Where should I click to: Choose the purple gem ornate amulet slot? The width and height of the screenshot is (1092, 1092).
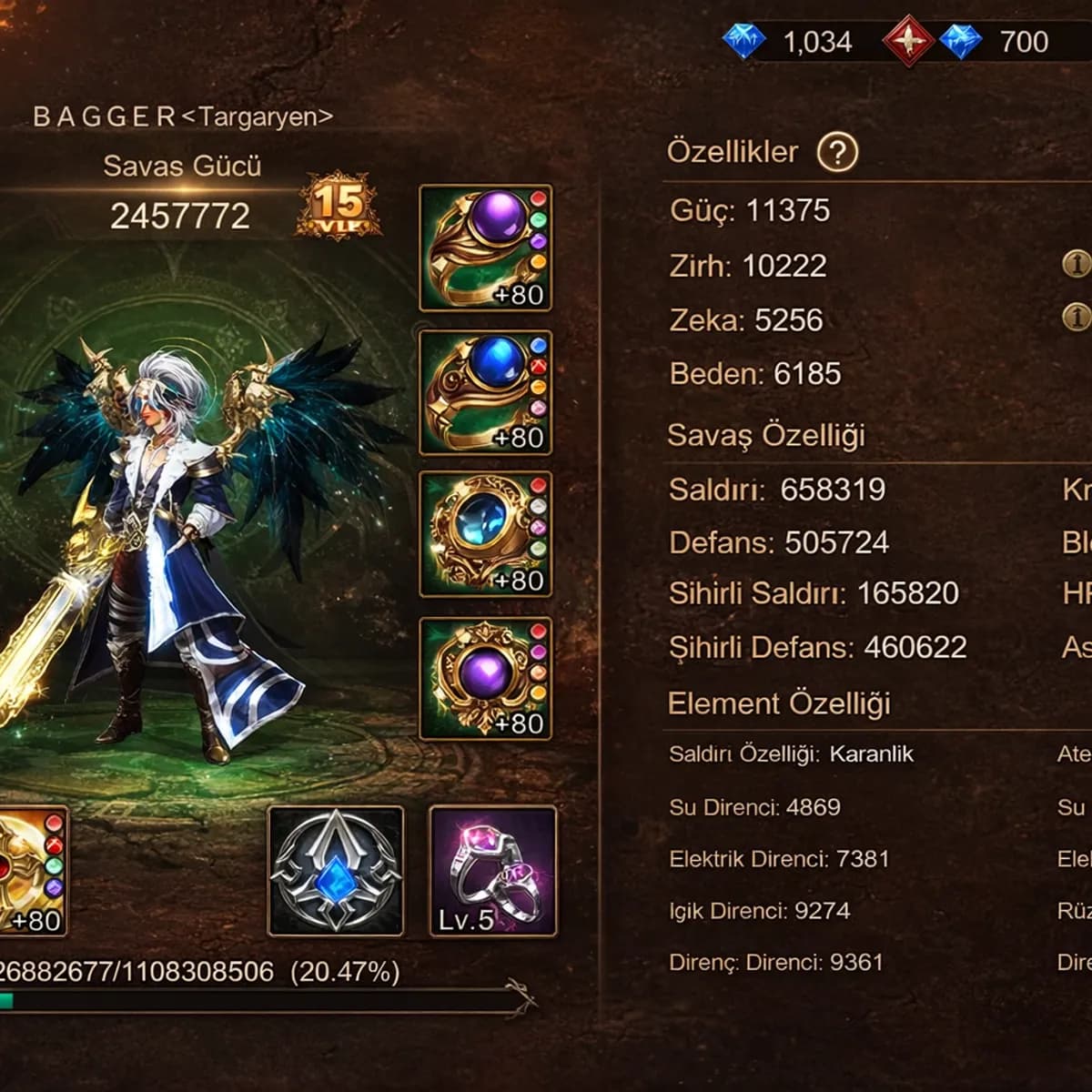coord(486,678)
